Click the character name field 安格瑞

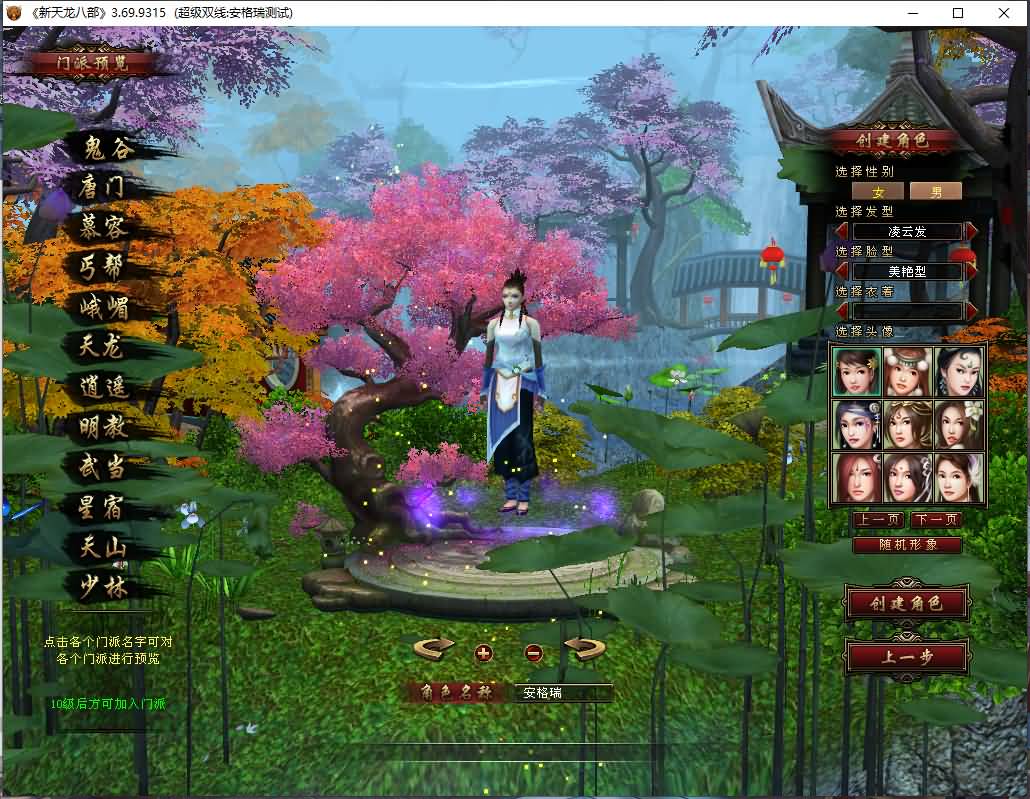(562, 692)
